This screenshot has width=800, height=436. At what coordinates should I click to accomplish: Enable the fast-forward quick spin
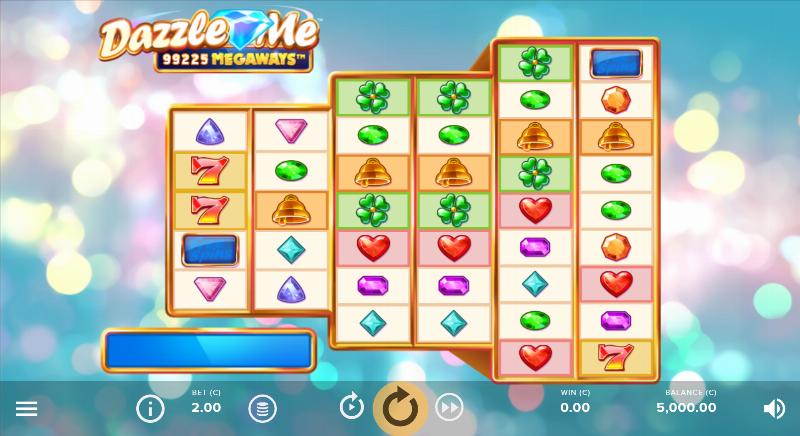pyautogui.click(x=449, y=407)
